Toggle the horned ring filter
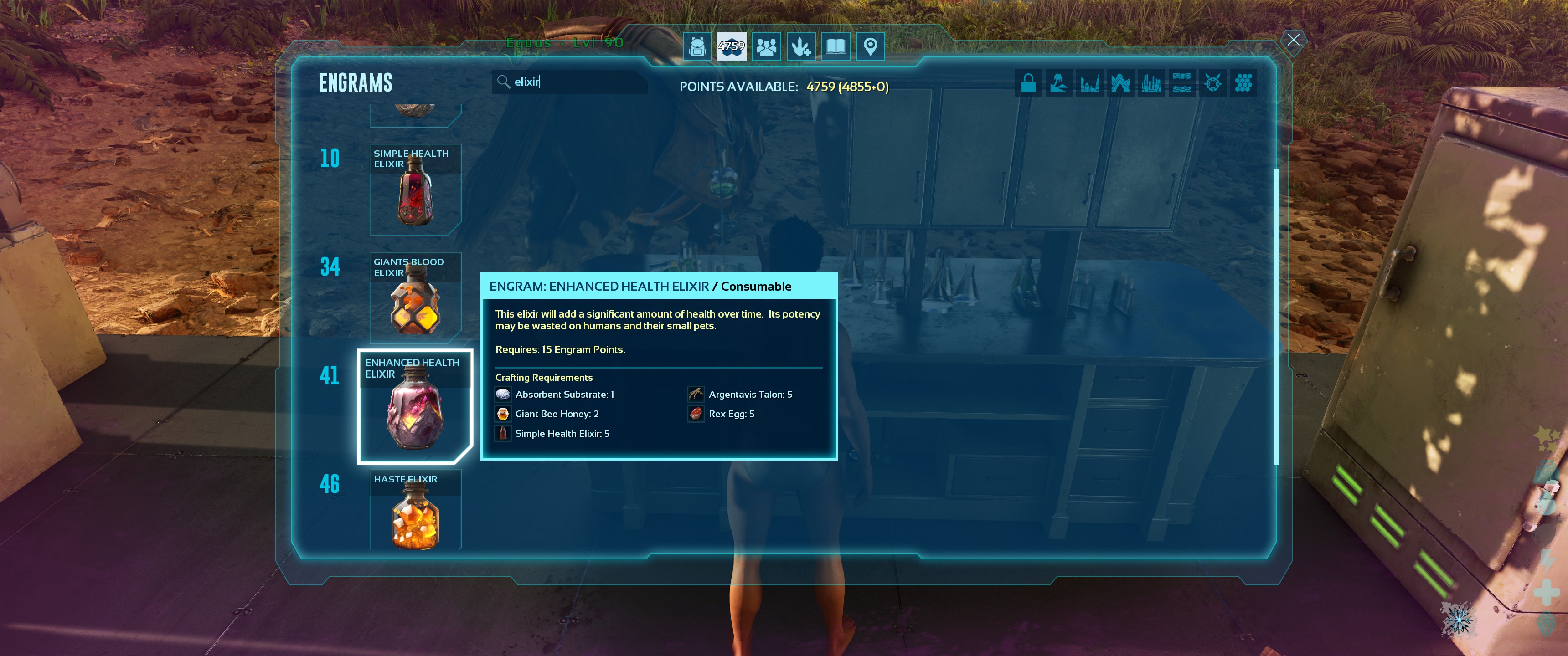Viewport: 1568px width, 656px height. 1212,83
